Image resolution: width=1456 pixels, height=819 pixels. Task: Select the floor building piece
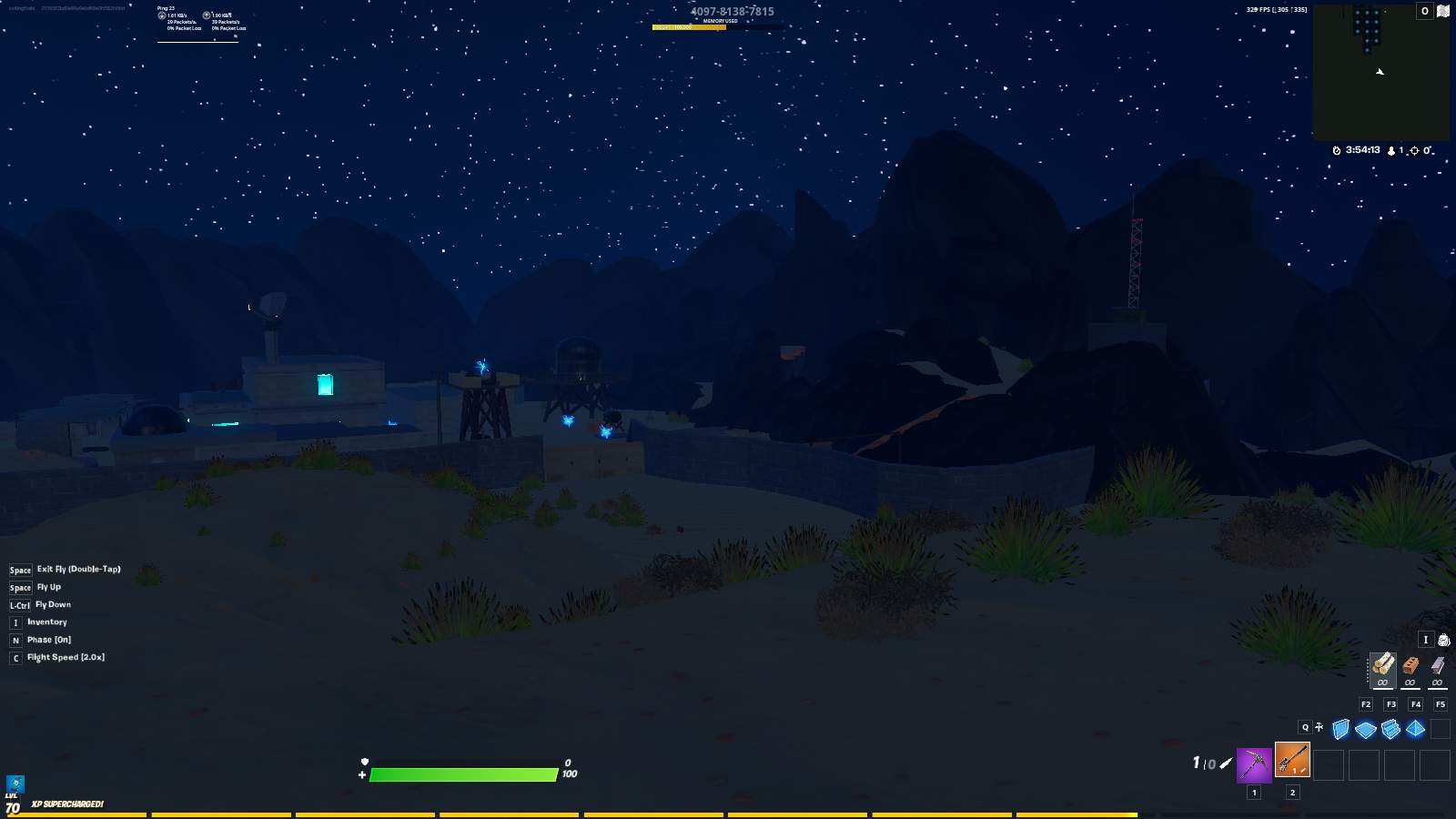(x=1365, y=729)
